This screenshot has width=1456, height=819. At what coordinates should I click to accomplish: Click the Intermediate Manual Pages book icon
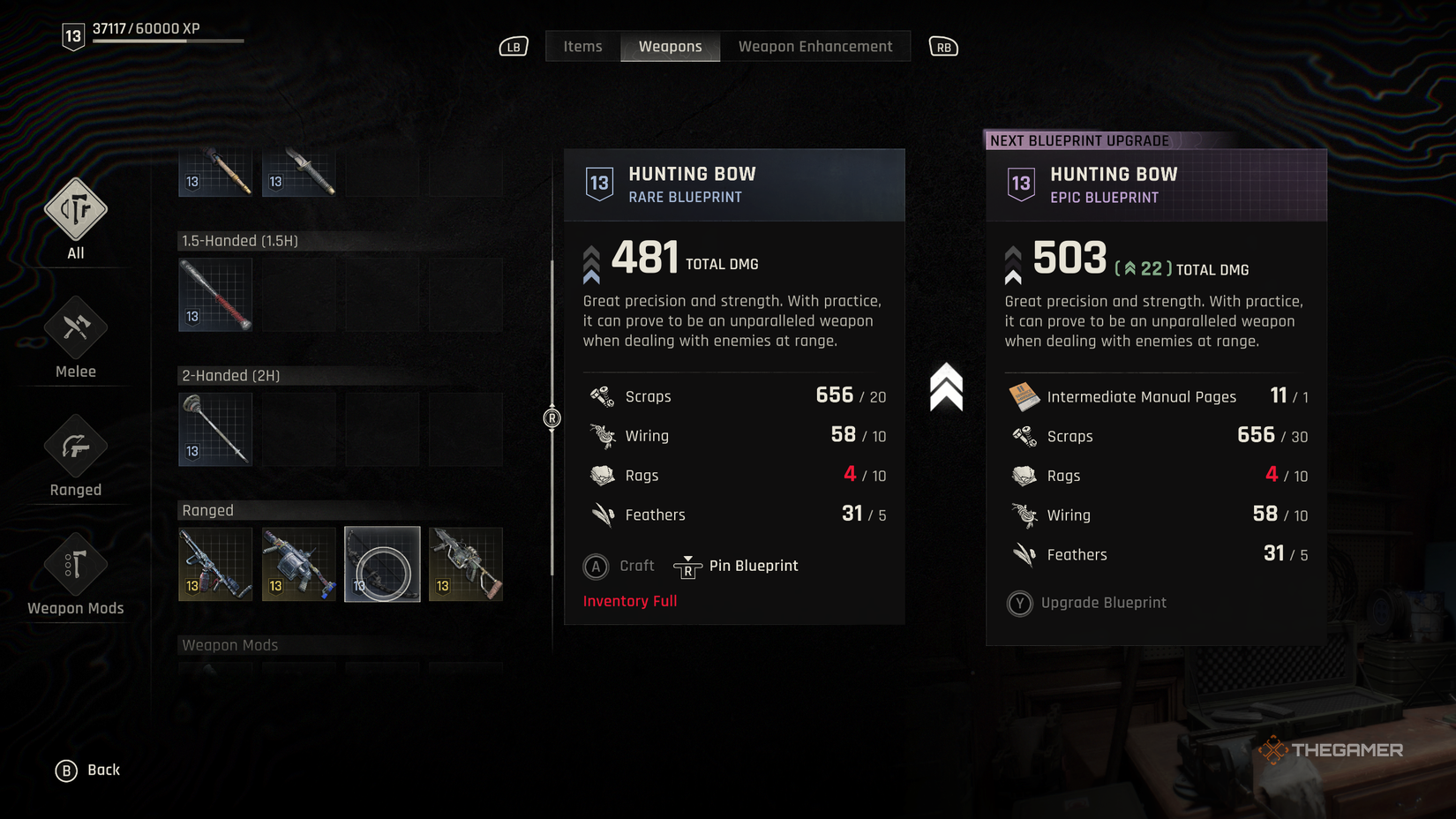point(1024,396)
